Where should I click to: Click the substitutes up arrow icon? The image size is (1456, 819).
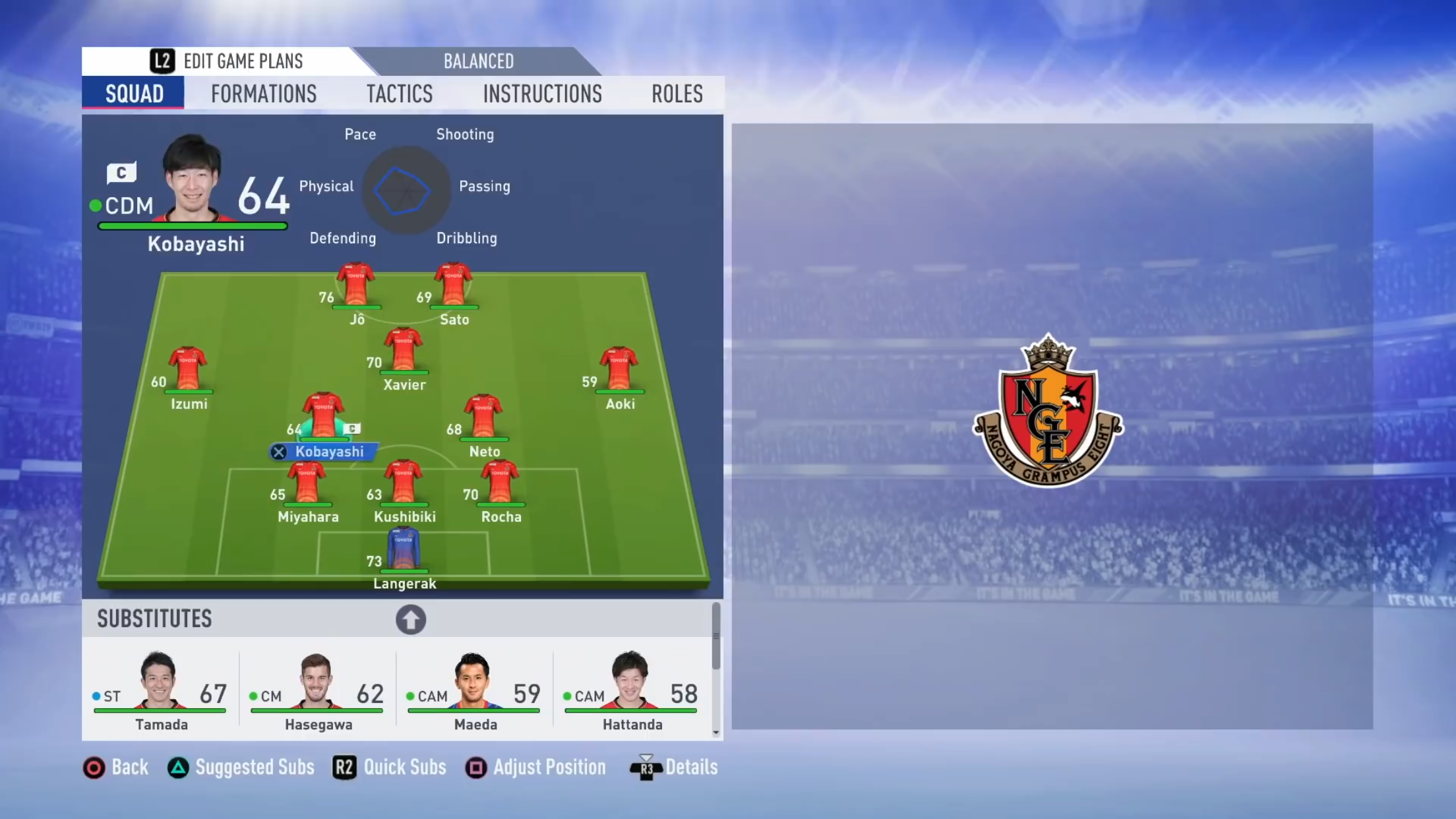[410, 620]
